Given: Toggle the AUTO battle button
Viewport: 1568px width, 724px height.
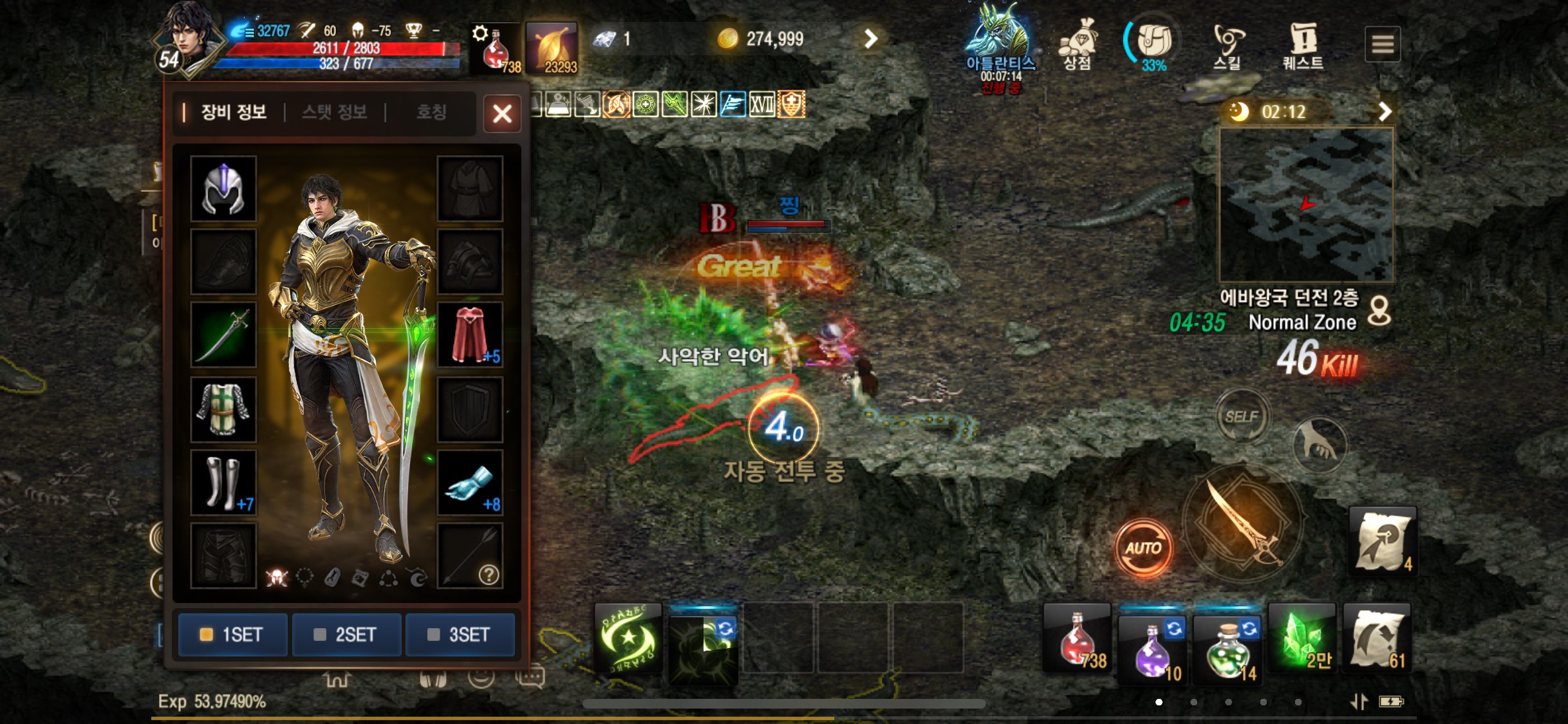Looking at the screenshot, I should [x=1143, y=548].
